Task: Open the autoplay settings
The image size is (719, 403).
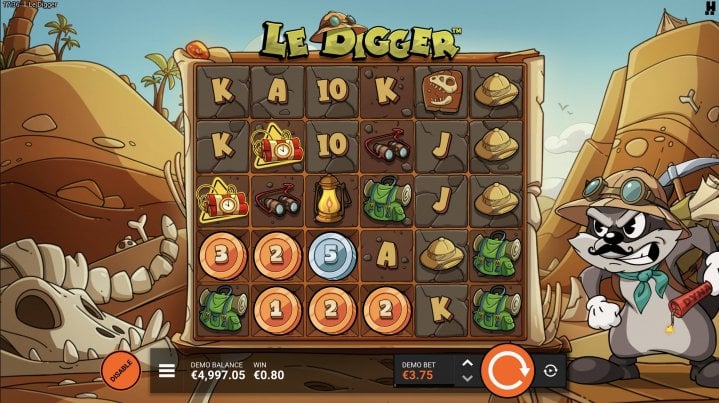Action: [x=550, y=371]
